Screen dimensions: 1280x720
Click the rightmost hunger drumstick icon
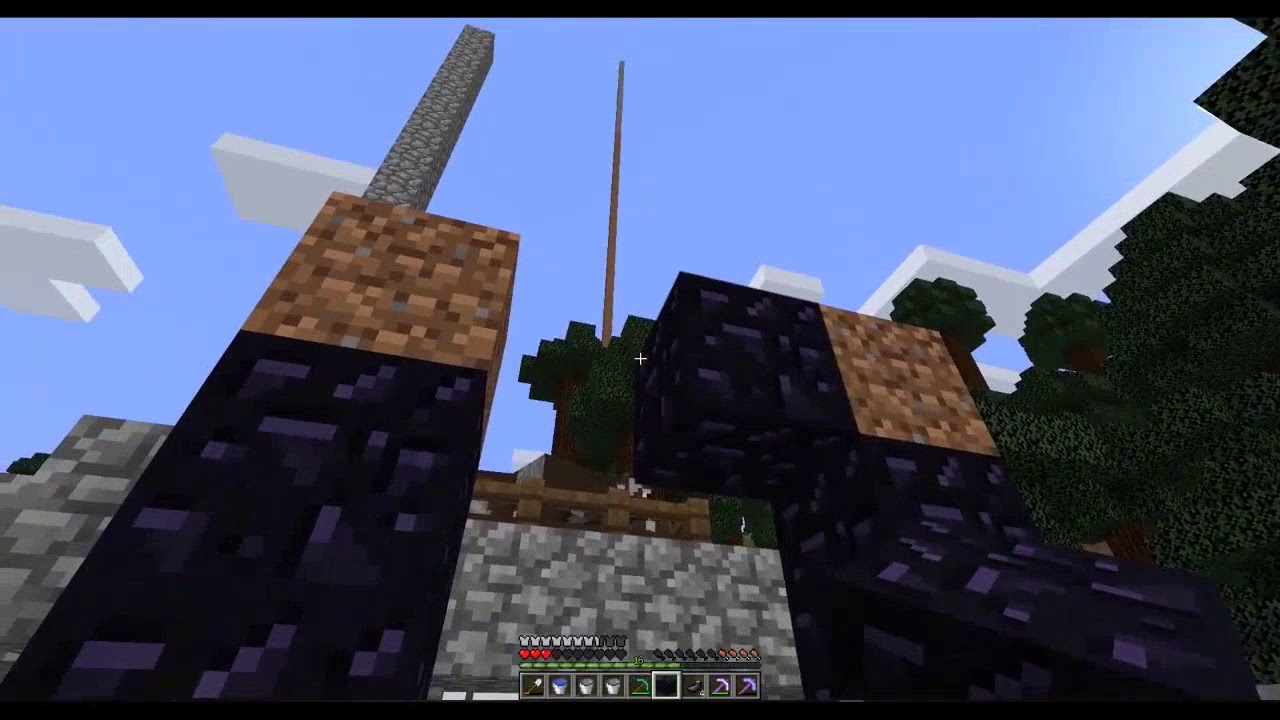755,654
